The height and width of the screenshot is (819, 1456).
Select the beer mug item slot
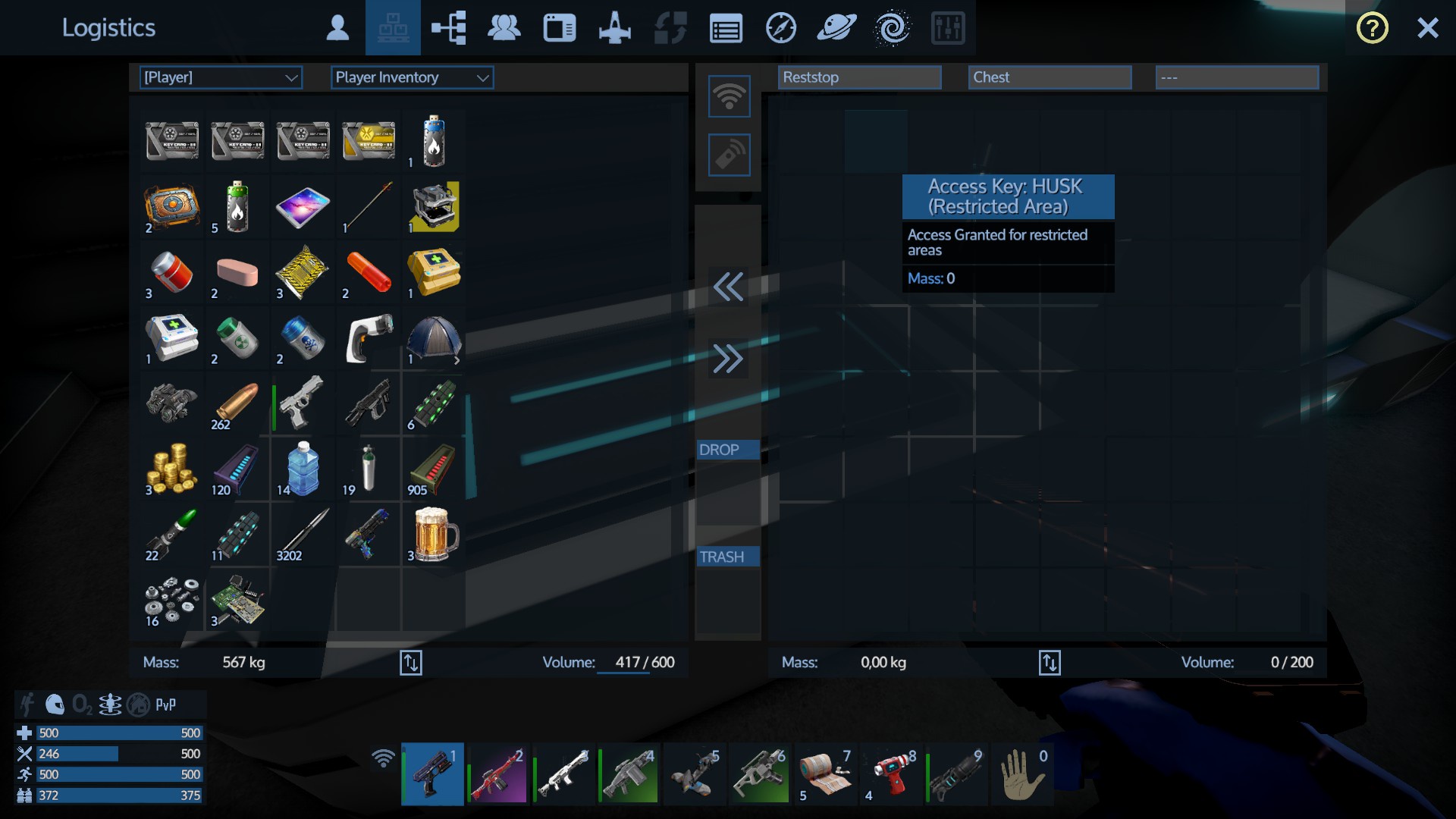[x=434, y=534]
